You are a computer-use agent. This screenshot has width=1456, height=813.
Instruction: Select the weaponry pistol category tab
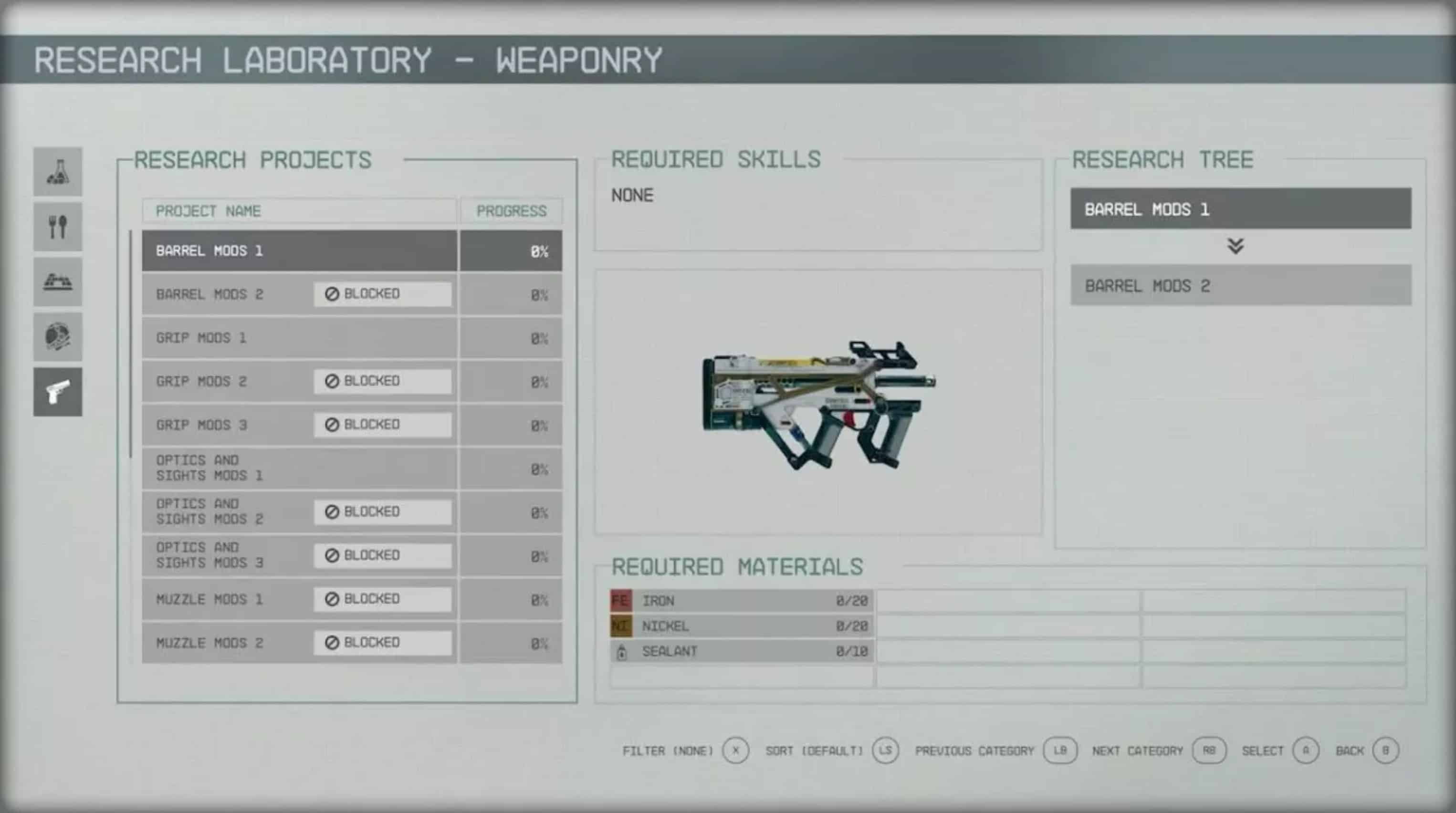[58, 392]
